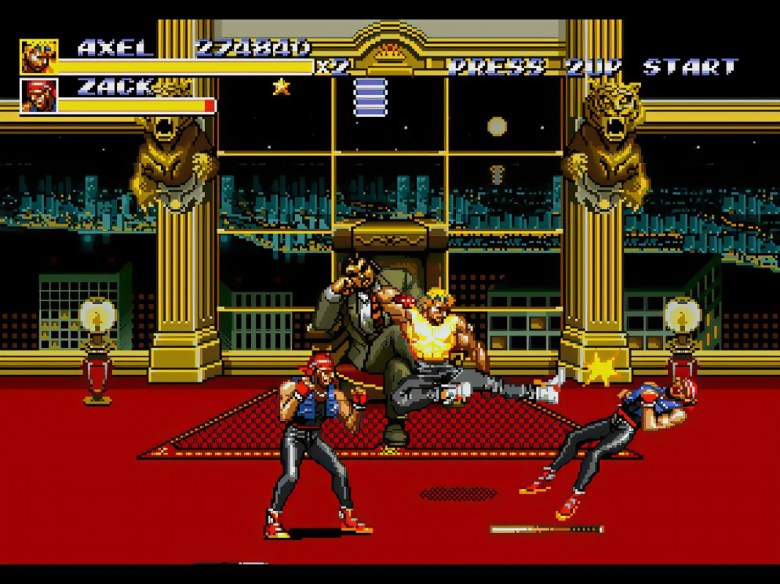780x584 pixels.
Task: Click the gold star rank icon
Action: coord(281,86)
